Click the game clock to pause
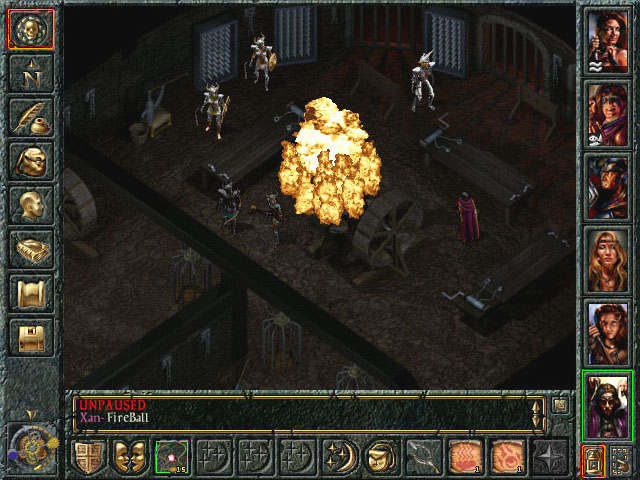The image size is (640, 480). click(x=30, y=446)
